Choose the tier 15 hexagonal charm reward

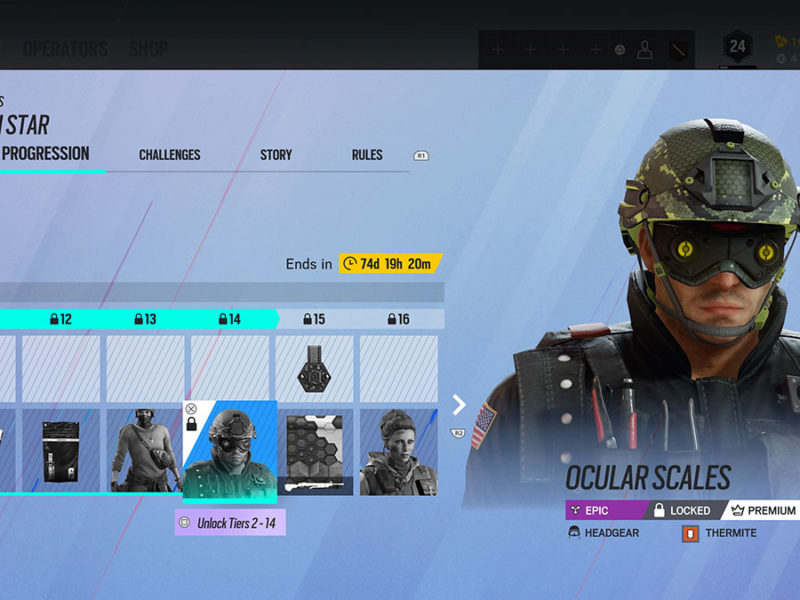[314, 370]
